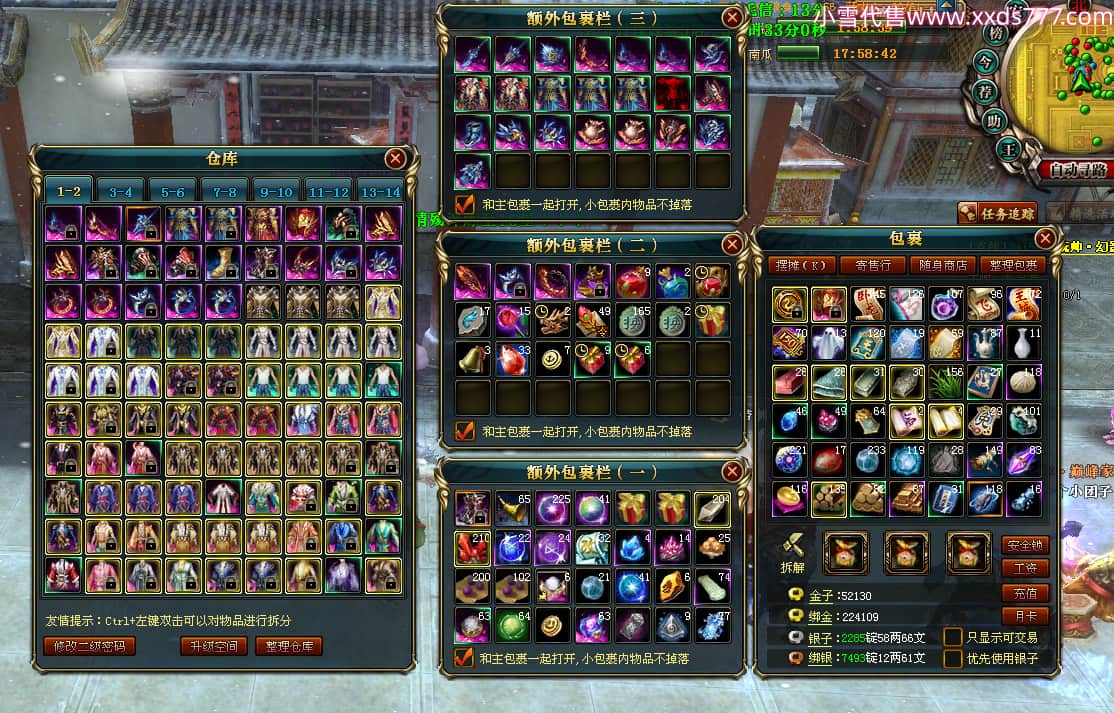
Task: Close the 仓库 warehouse window
Action: click(396, 159)
